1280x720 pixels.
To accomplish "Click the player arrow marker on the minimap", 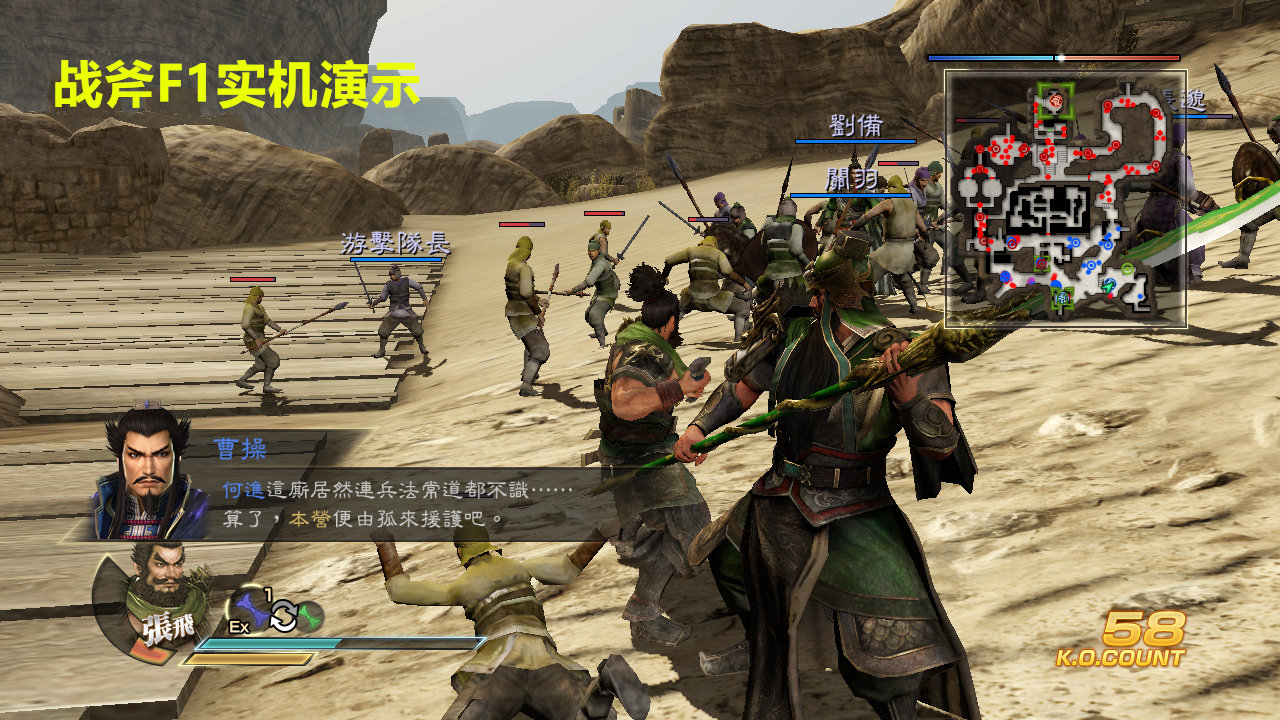I will tap(1108, 285).
